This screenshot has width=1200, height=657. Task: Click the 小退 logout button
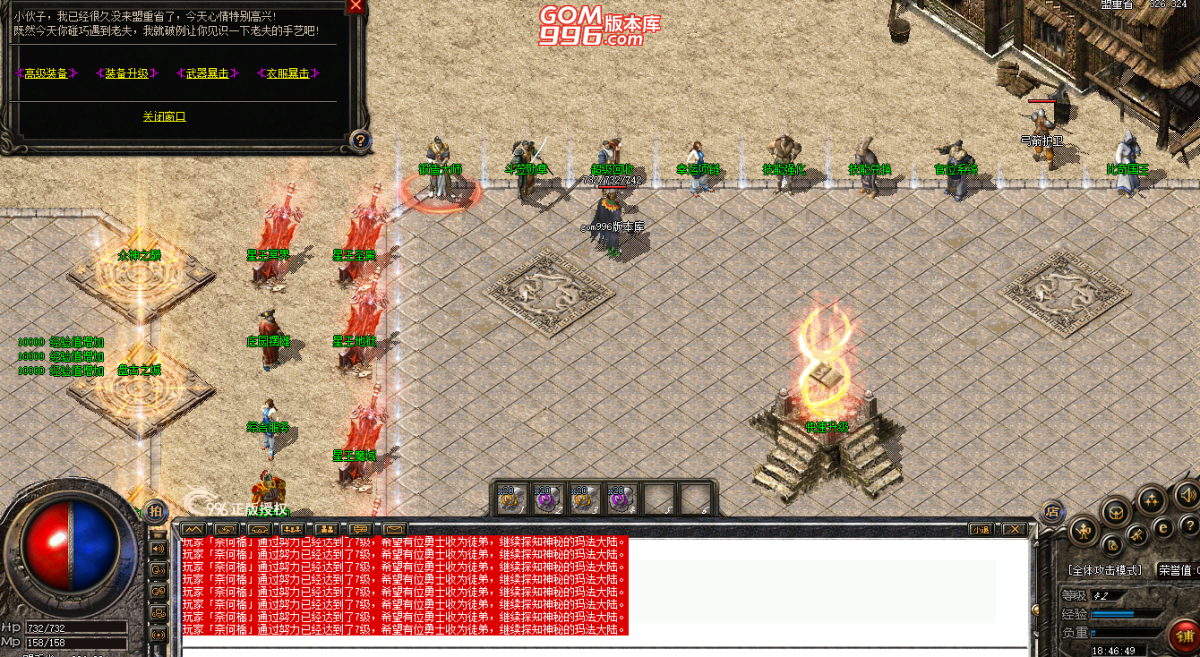tap(981, 529)
